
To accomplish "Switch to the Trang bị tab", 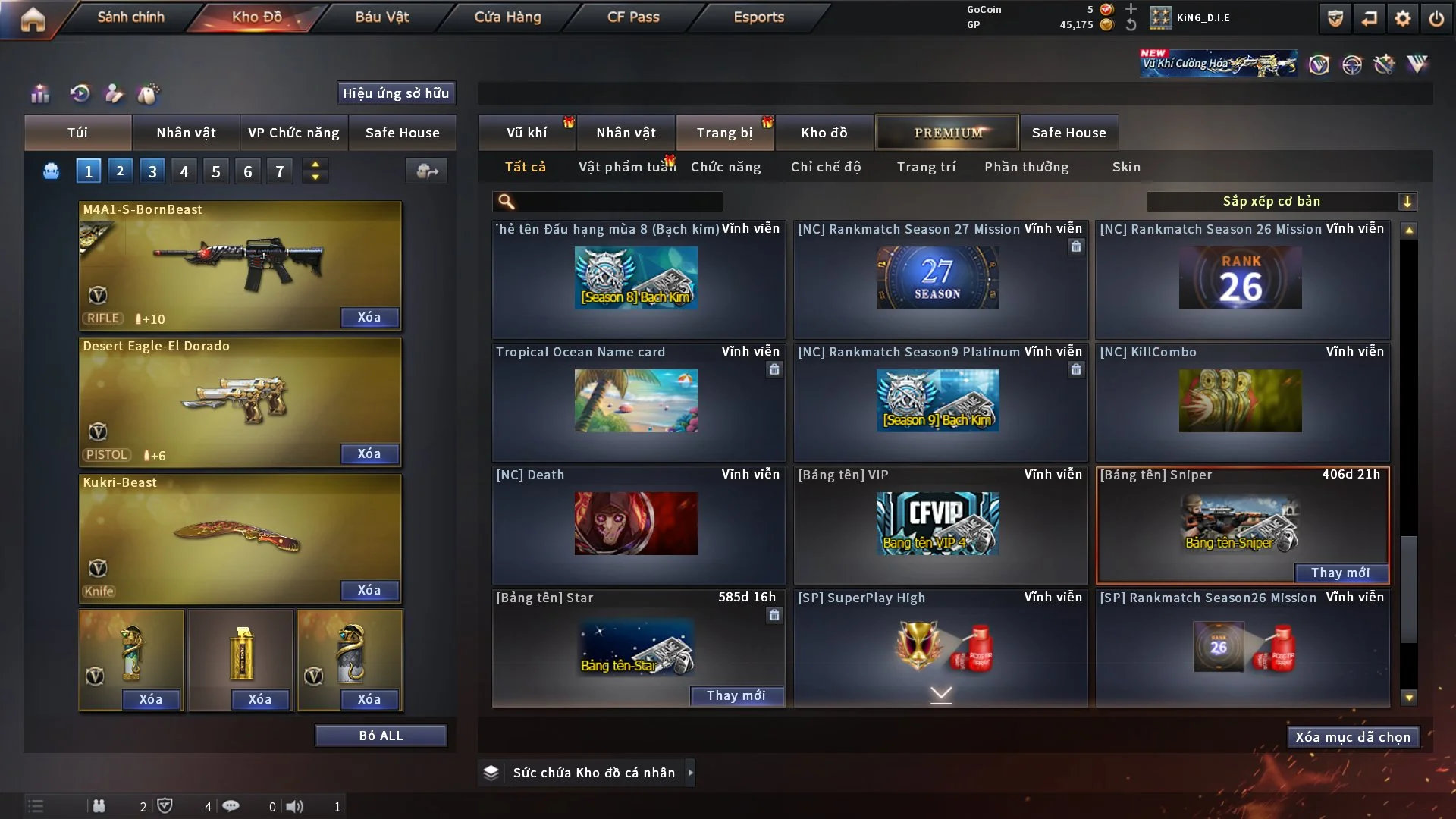I will point(724,133).
